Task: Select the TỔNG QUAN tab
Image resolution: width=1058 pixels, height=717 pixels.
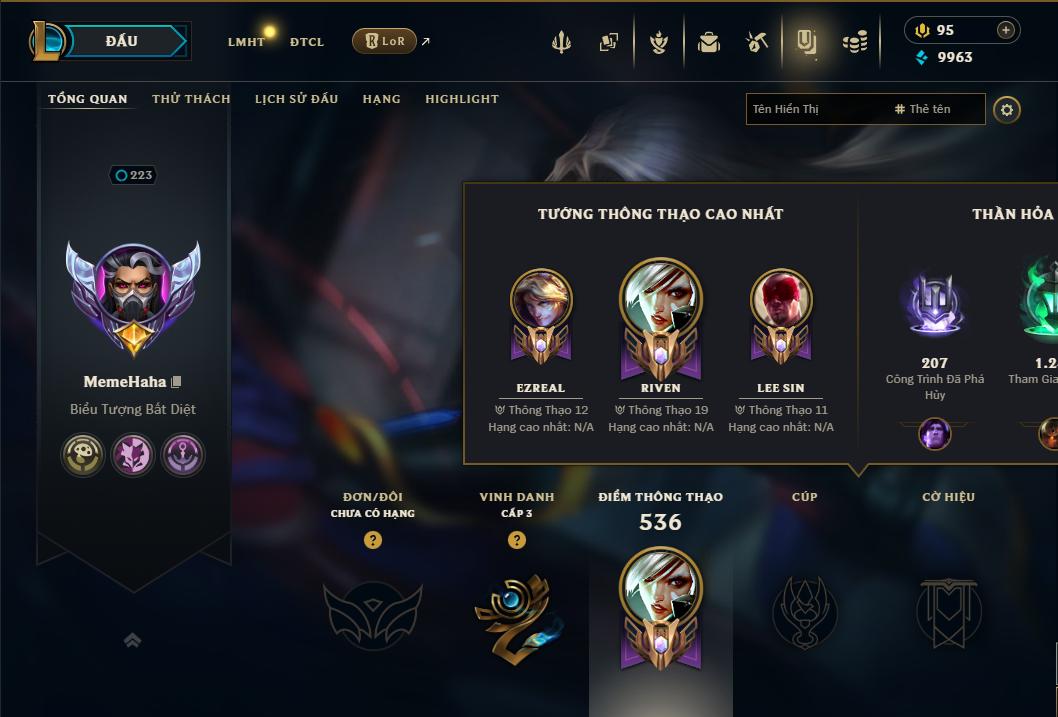Action: click(x=88, y=99)
